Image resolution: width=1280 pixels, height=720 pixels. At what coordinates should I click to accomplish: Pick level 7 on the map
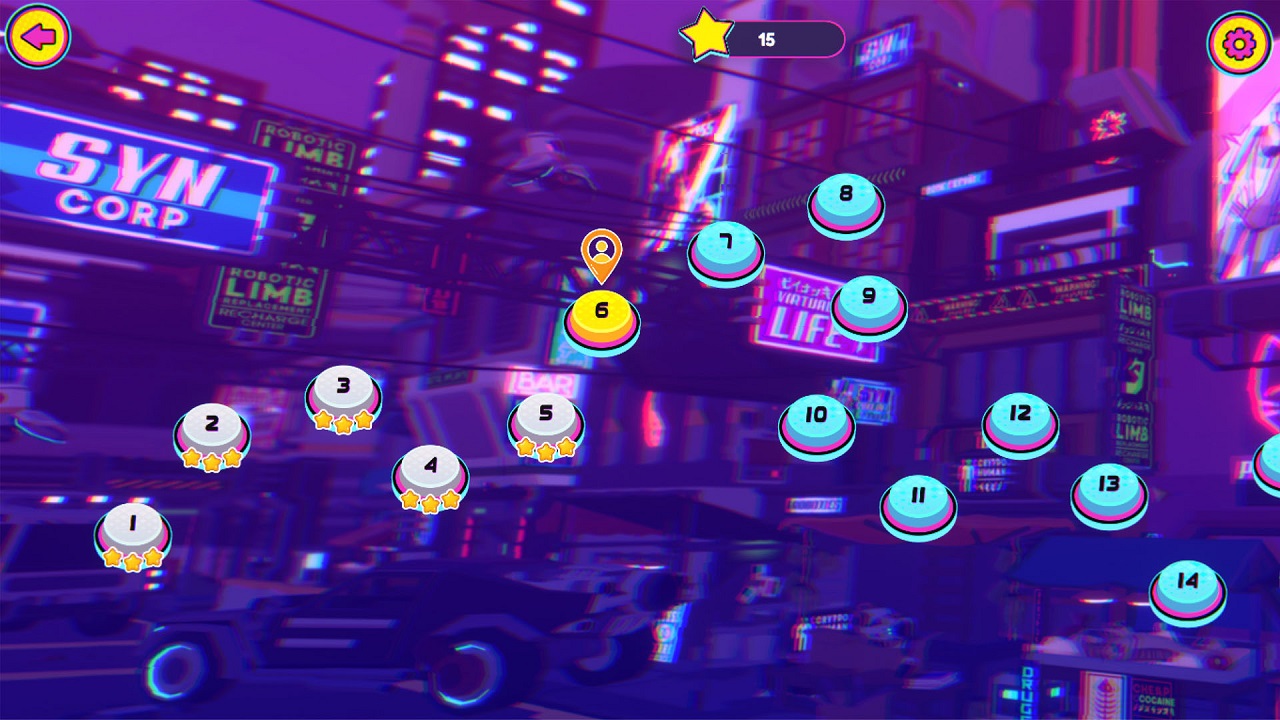point(726,246)
